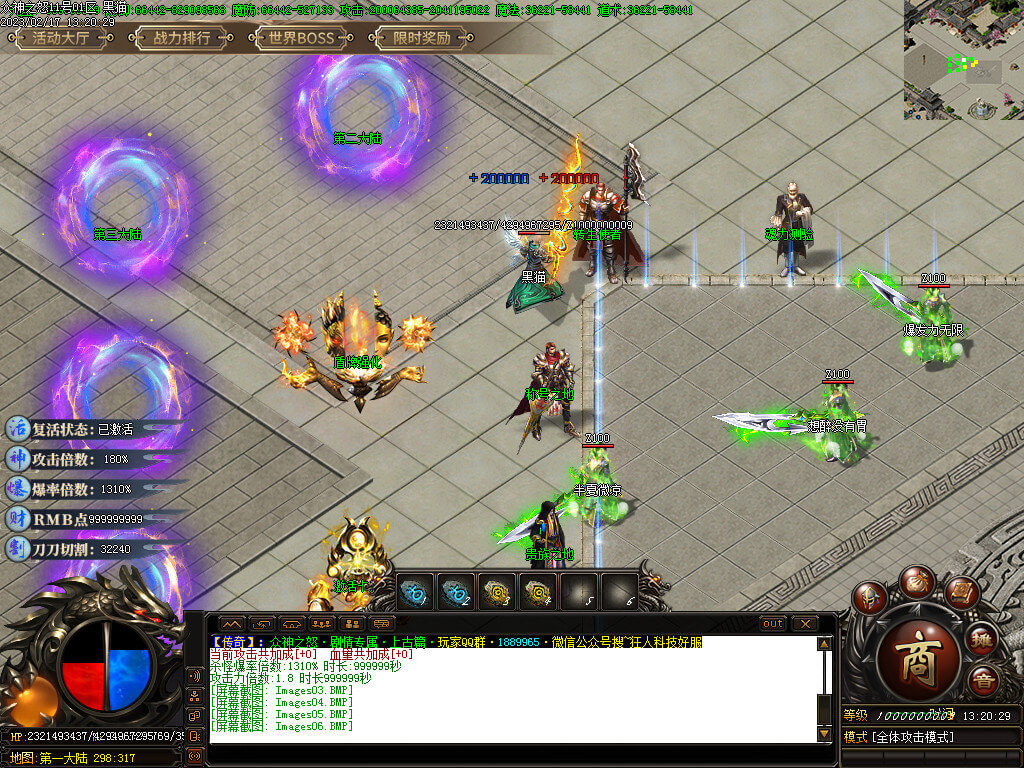Show the 战力排行 power ranking
Screen dimensions: 1024x768
point(181,39)
